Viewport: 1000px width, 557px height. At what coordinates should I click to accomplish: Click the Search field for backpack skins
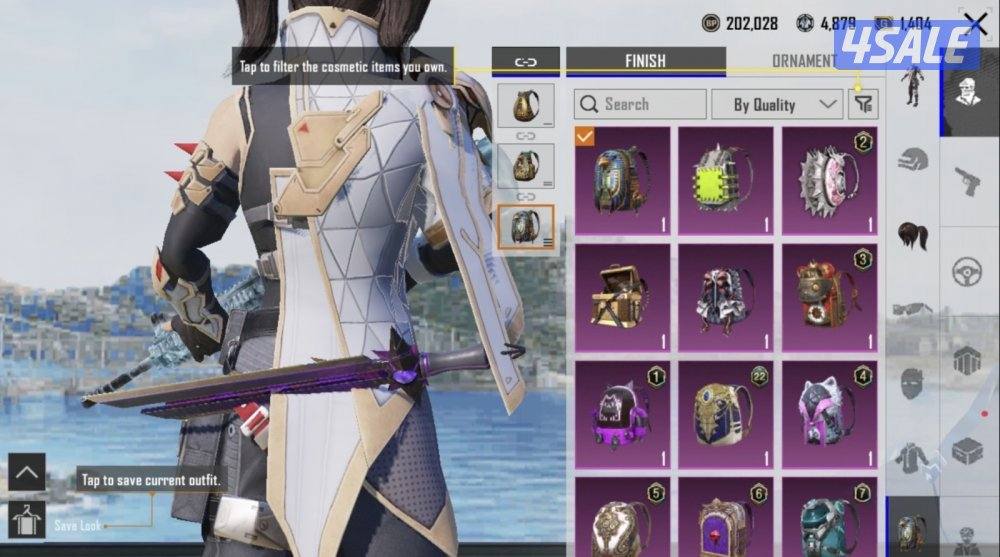point(640,104)
